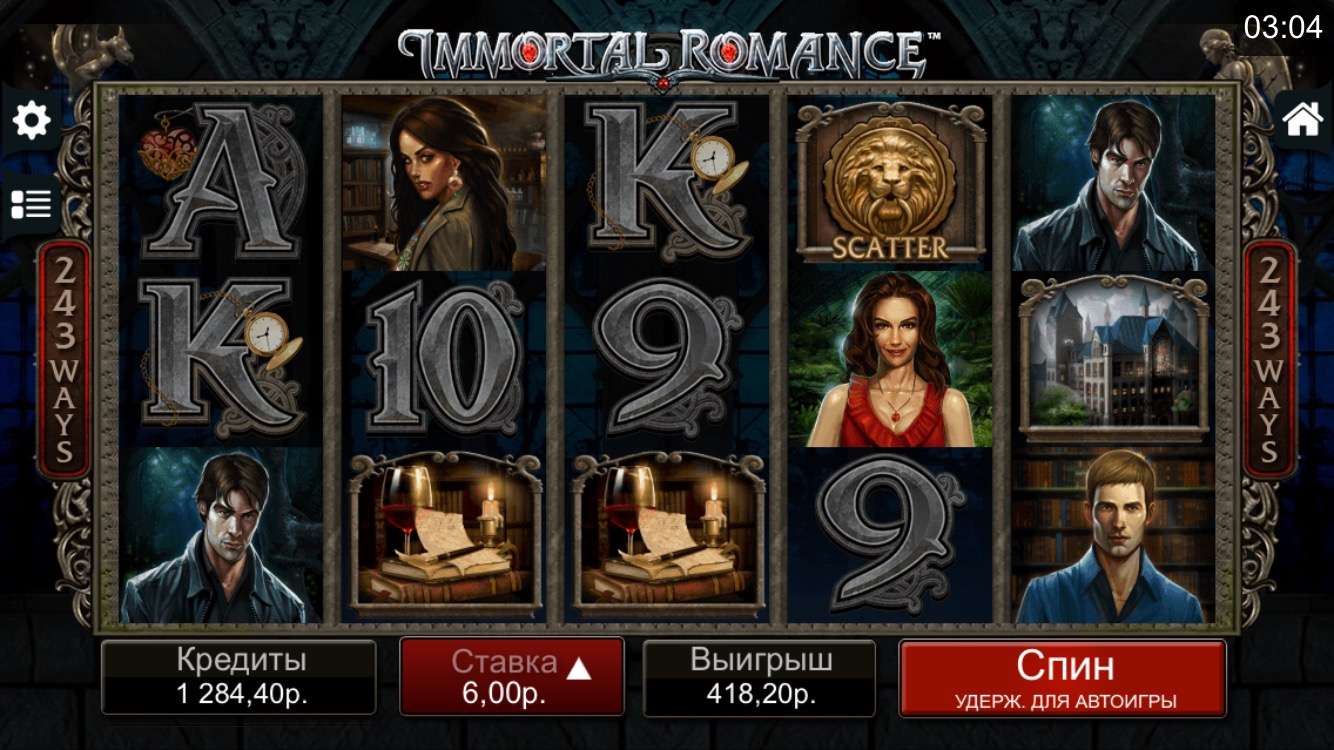Show the paytable list icon

31,204
